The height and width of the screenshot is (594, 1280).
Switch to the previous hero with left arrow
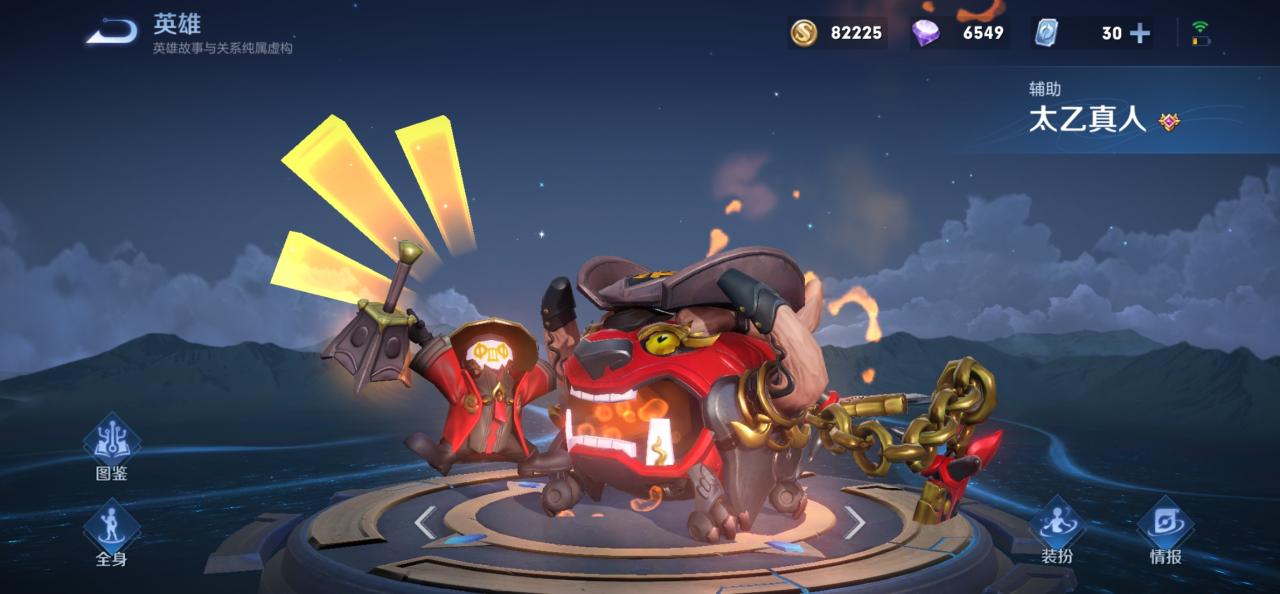click(x=425, y=522)
